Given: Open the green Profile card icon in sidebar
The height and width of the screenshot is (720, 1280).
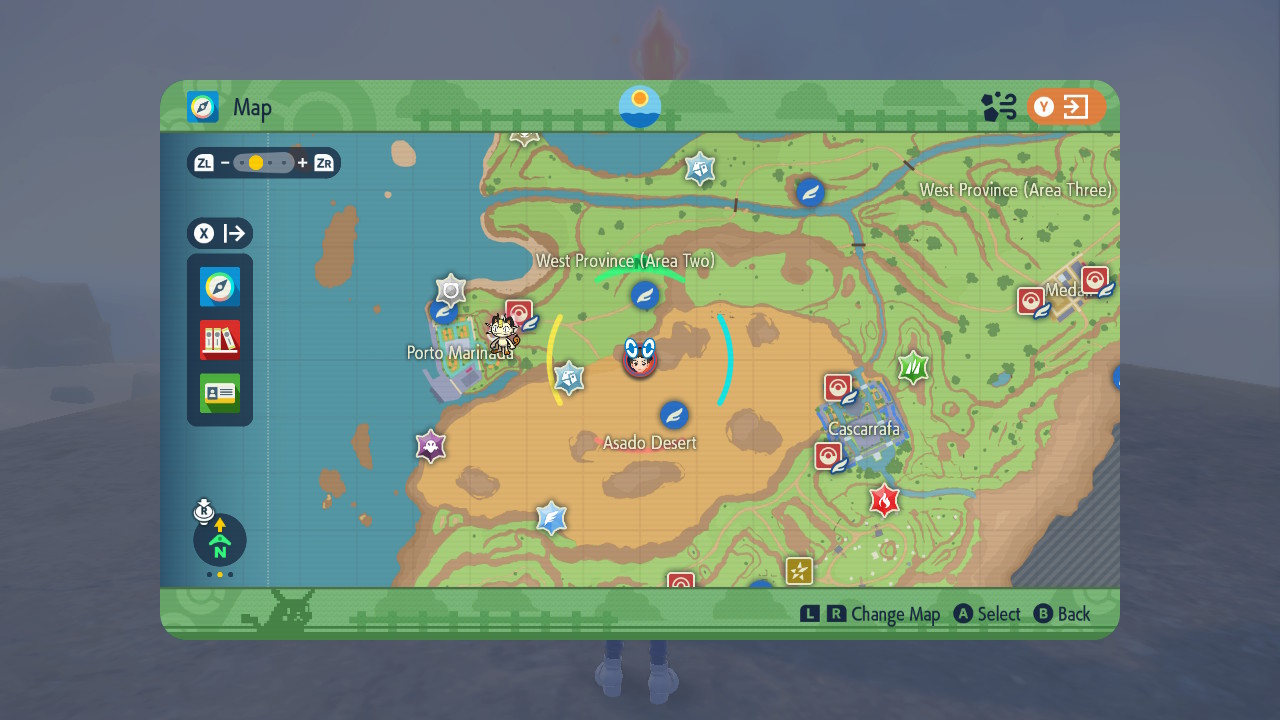Looking at the screenshot, I should [x=219, y=393].
